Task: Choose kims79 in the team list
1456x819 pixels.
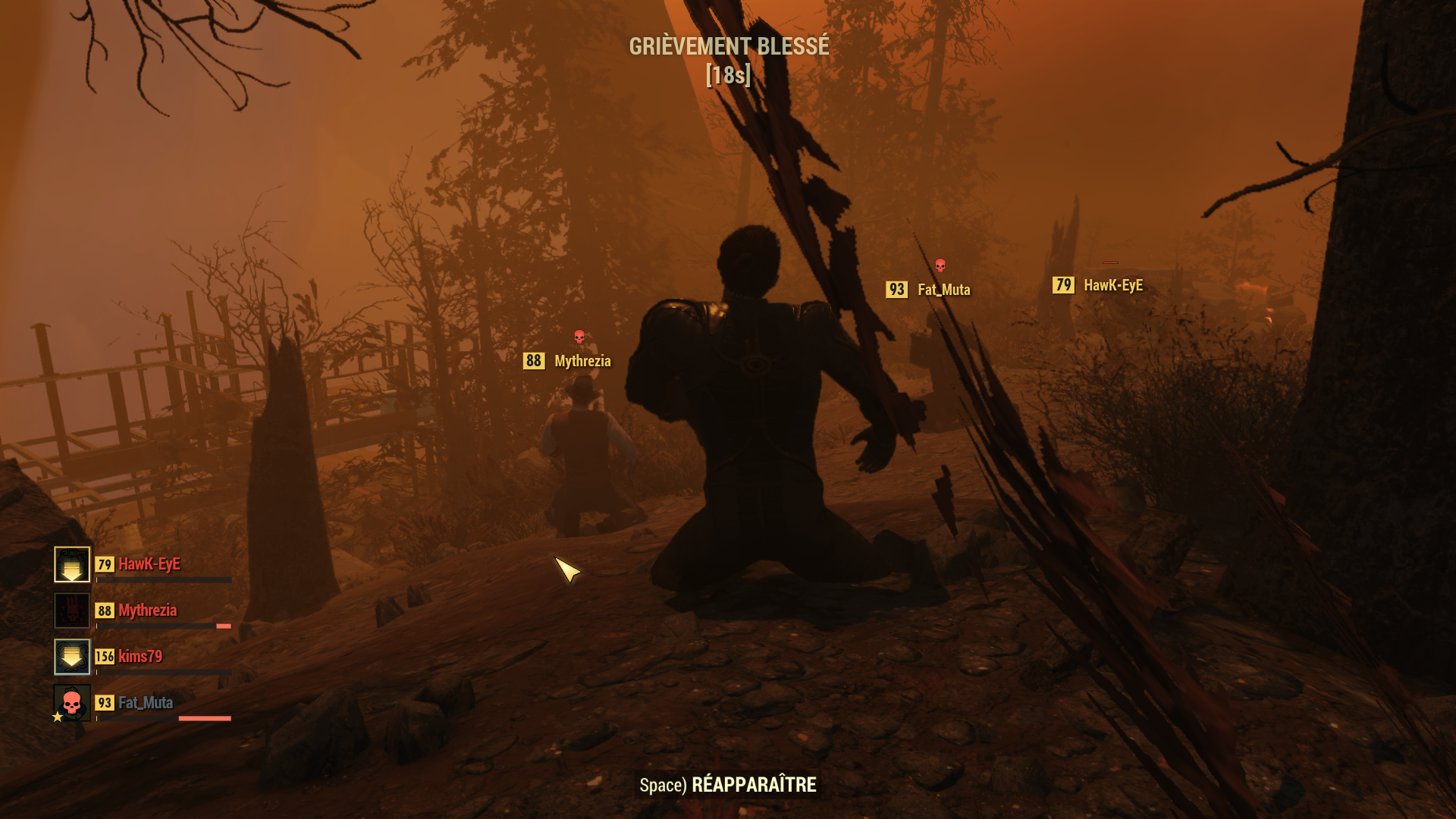Action: click(x=140, y=657)
